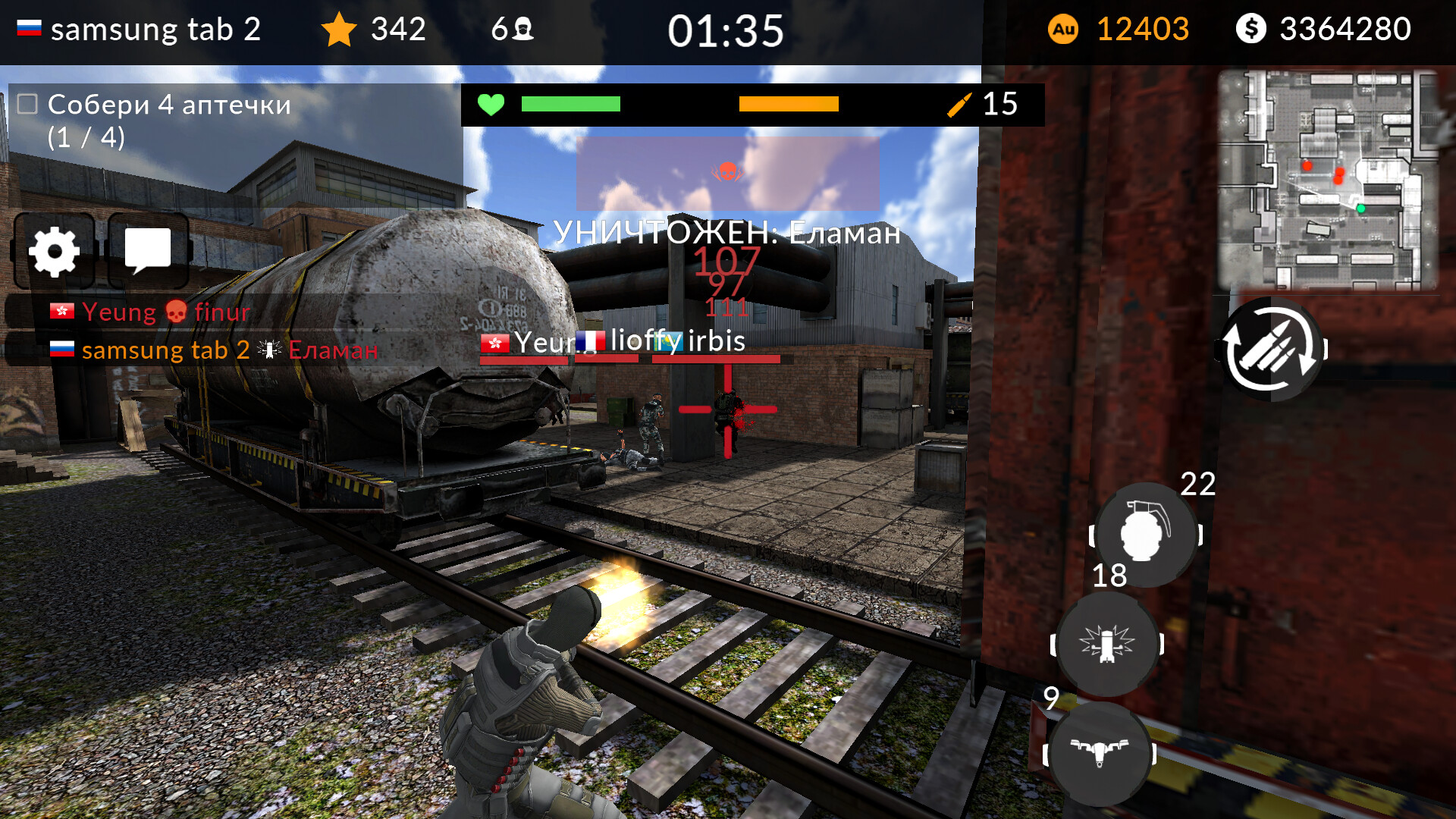
Task: Tap the star rating icon
Action: click(x=339, y=29)
